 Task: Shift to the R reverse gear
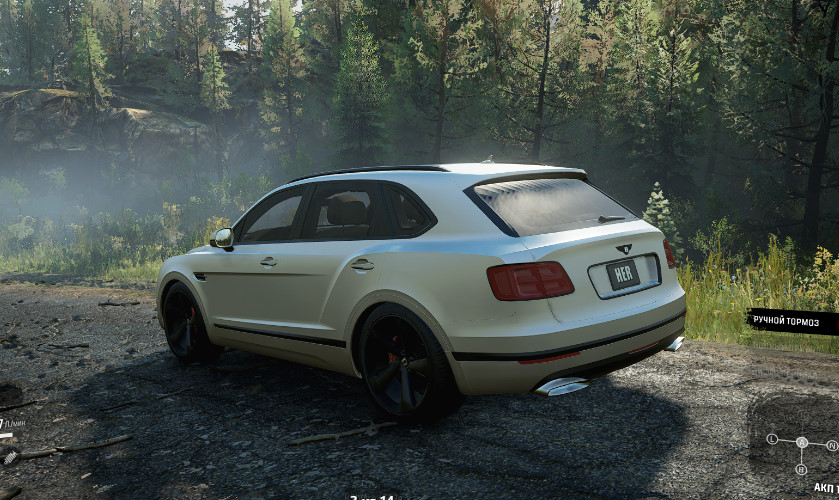click(x=801, y=468)
